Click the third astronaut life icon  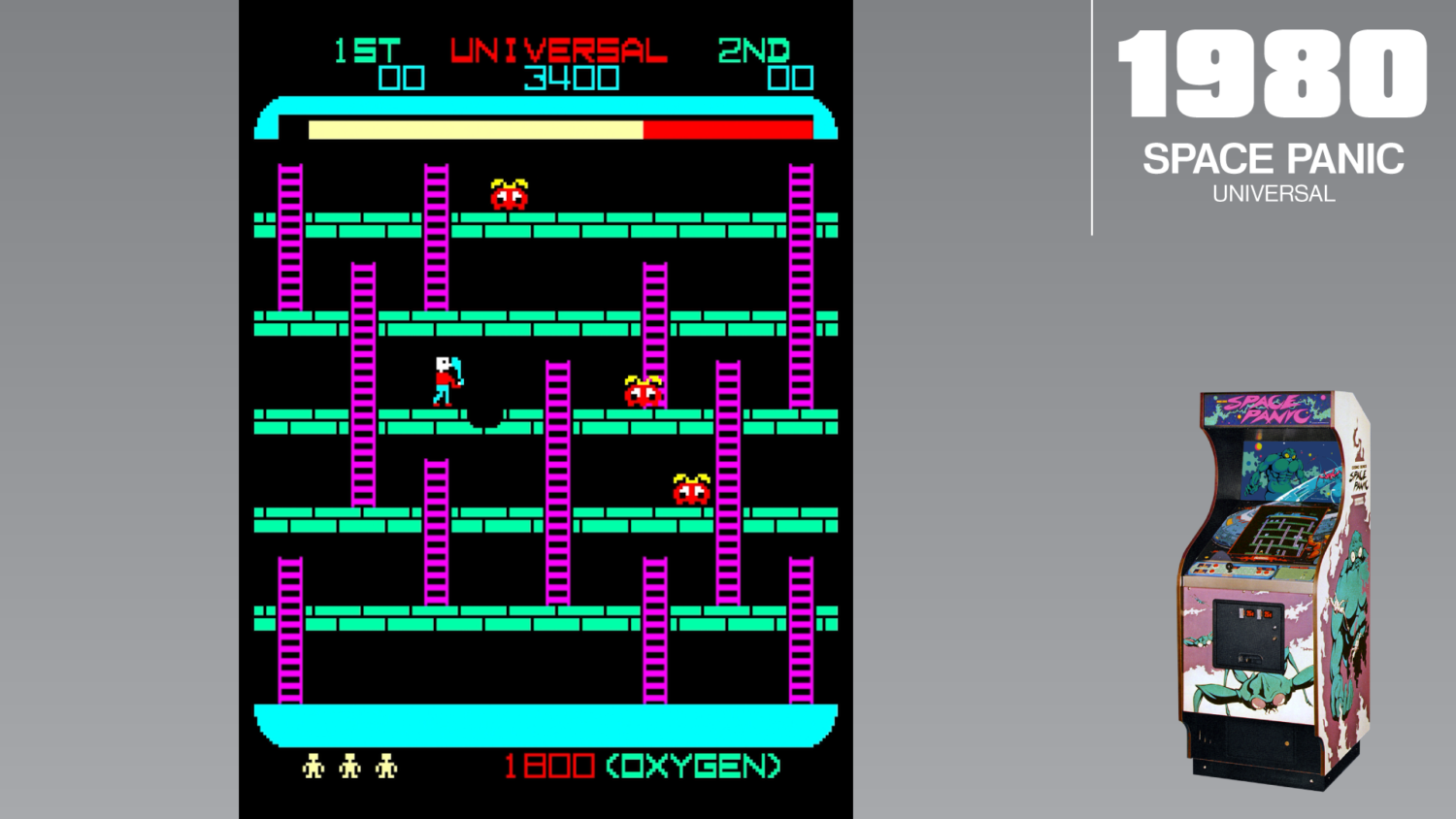(x=386, y=766)
